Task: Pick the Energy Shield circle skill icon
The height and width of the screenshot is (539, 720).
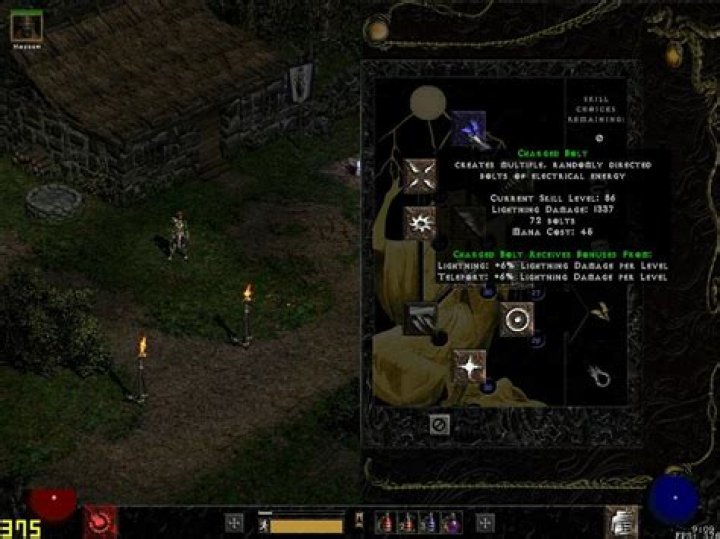Action: click(x=517, y=318)
